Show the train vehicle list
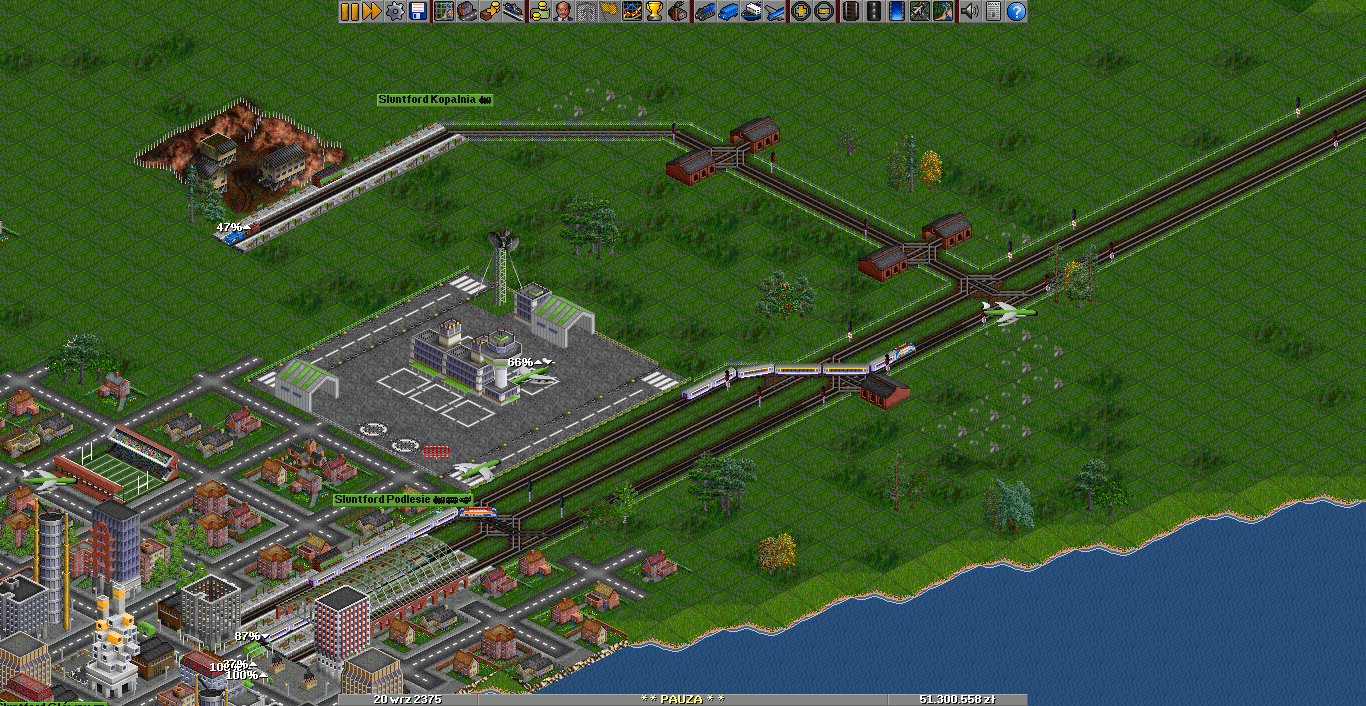 pos(704,12)
